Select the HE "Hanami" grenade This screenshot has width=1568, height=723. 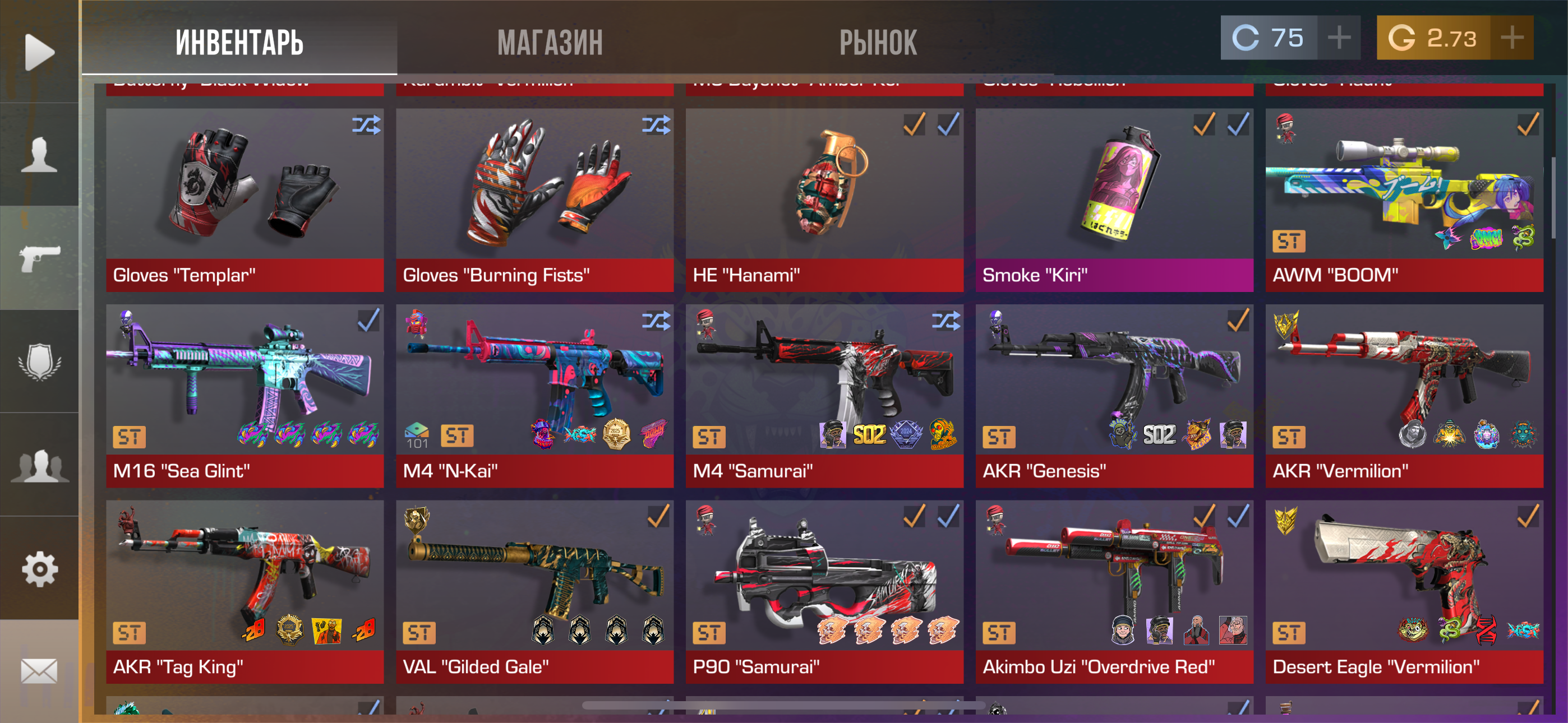tap(824, 200)
